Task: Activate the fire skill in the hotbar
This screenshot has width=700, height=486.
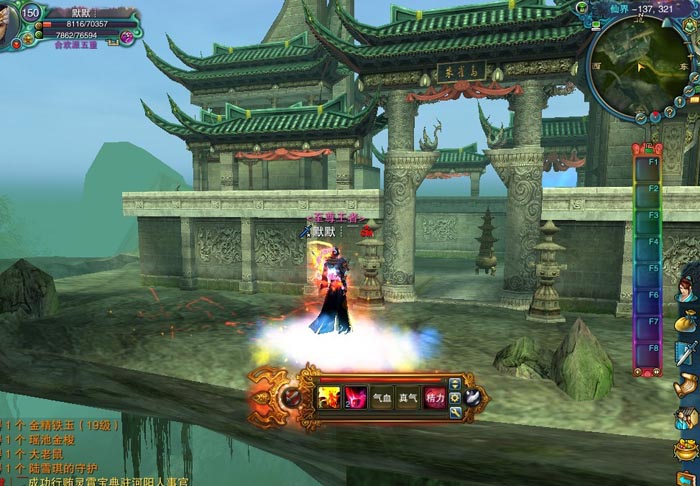Action: pyautogui.click(x=329, y=397)
